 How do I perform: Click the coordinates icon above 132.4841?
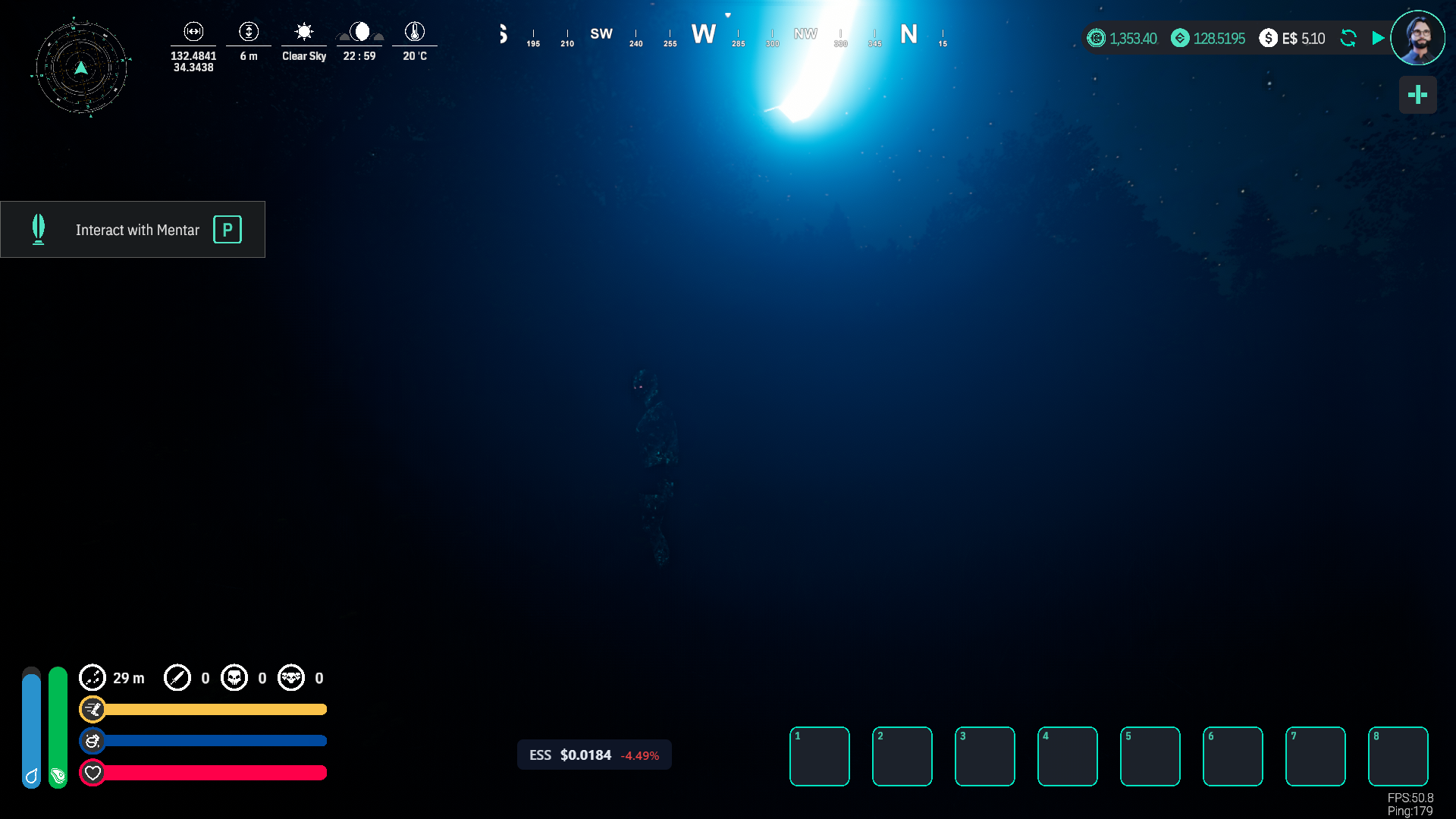193,32
